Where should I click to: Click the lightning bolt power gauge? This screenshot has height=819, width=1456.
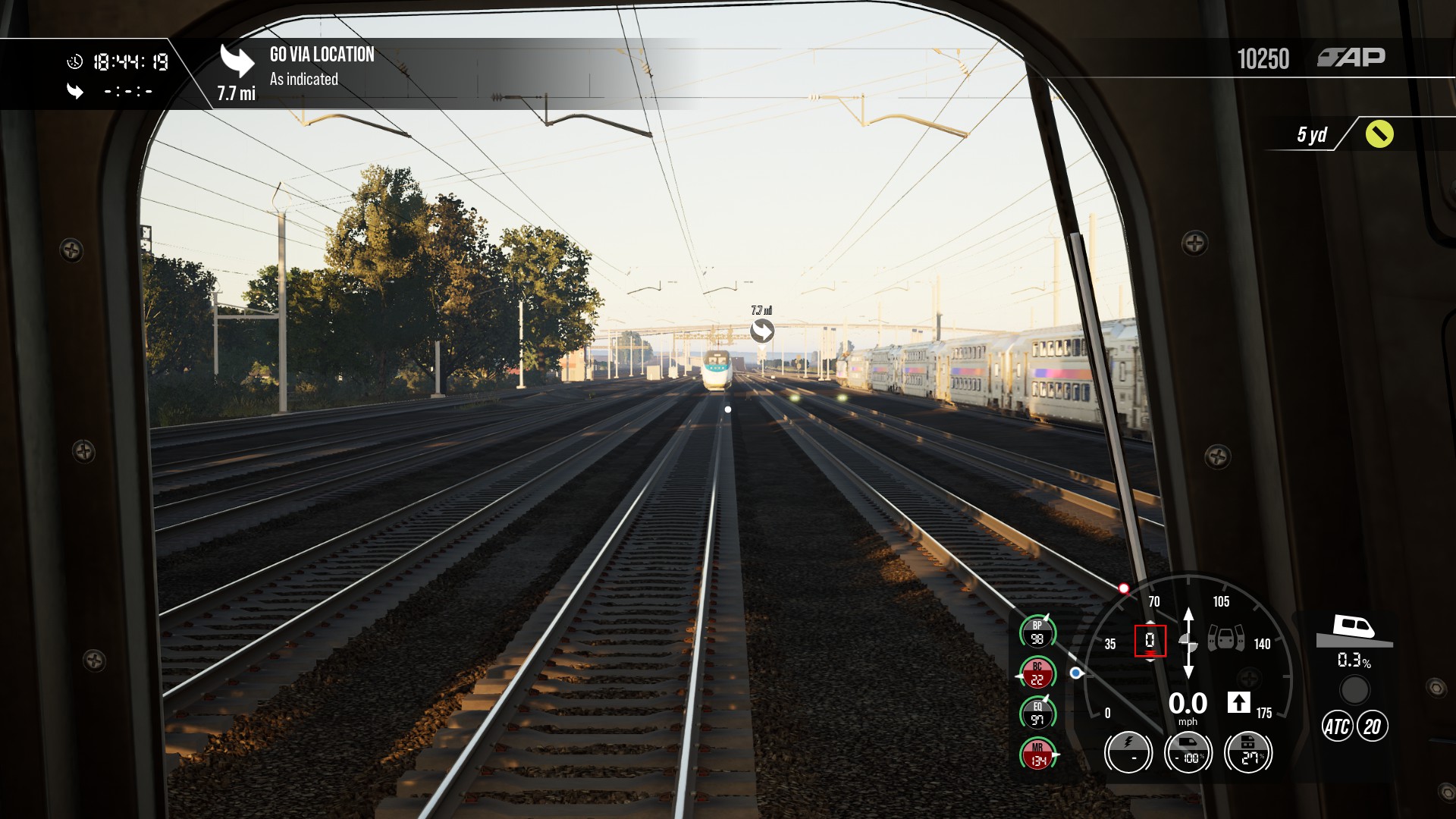(x=1128, y=752)
